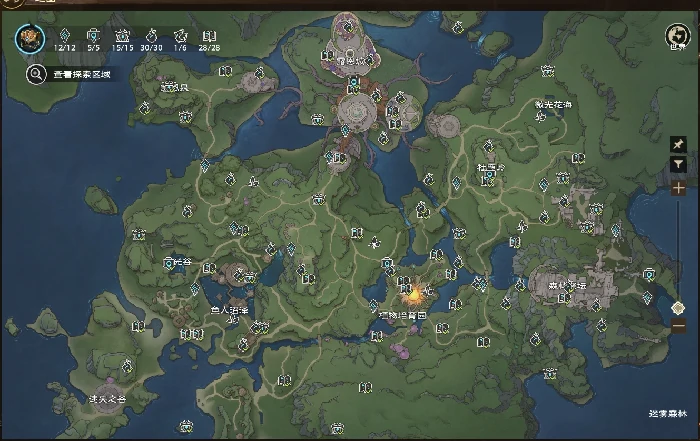700x441 pixels.
Task: Zoom out with the minus button
Action: click(x=679, y=327)
